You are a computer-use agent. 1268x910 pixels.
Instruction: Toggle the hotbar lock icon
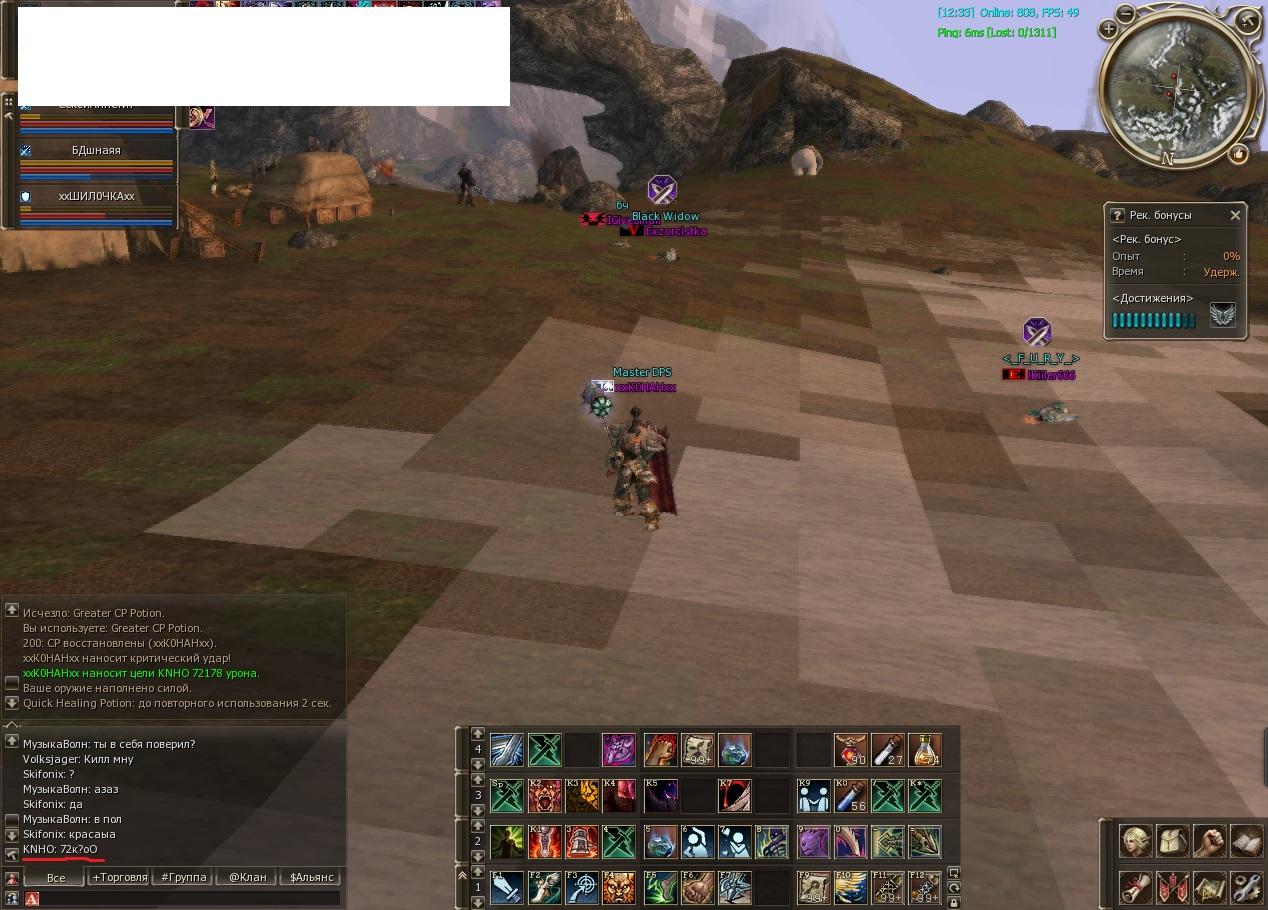click(x=954, y=903)
